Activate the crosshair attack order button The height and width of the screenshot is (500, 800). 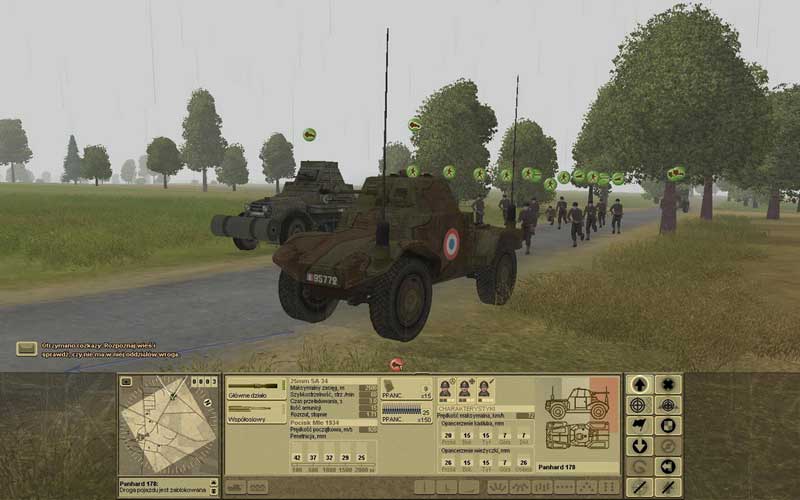638,405
